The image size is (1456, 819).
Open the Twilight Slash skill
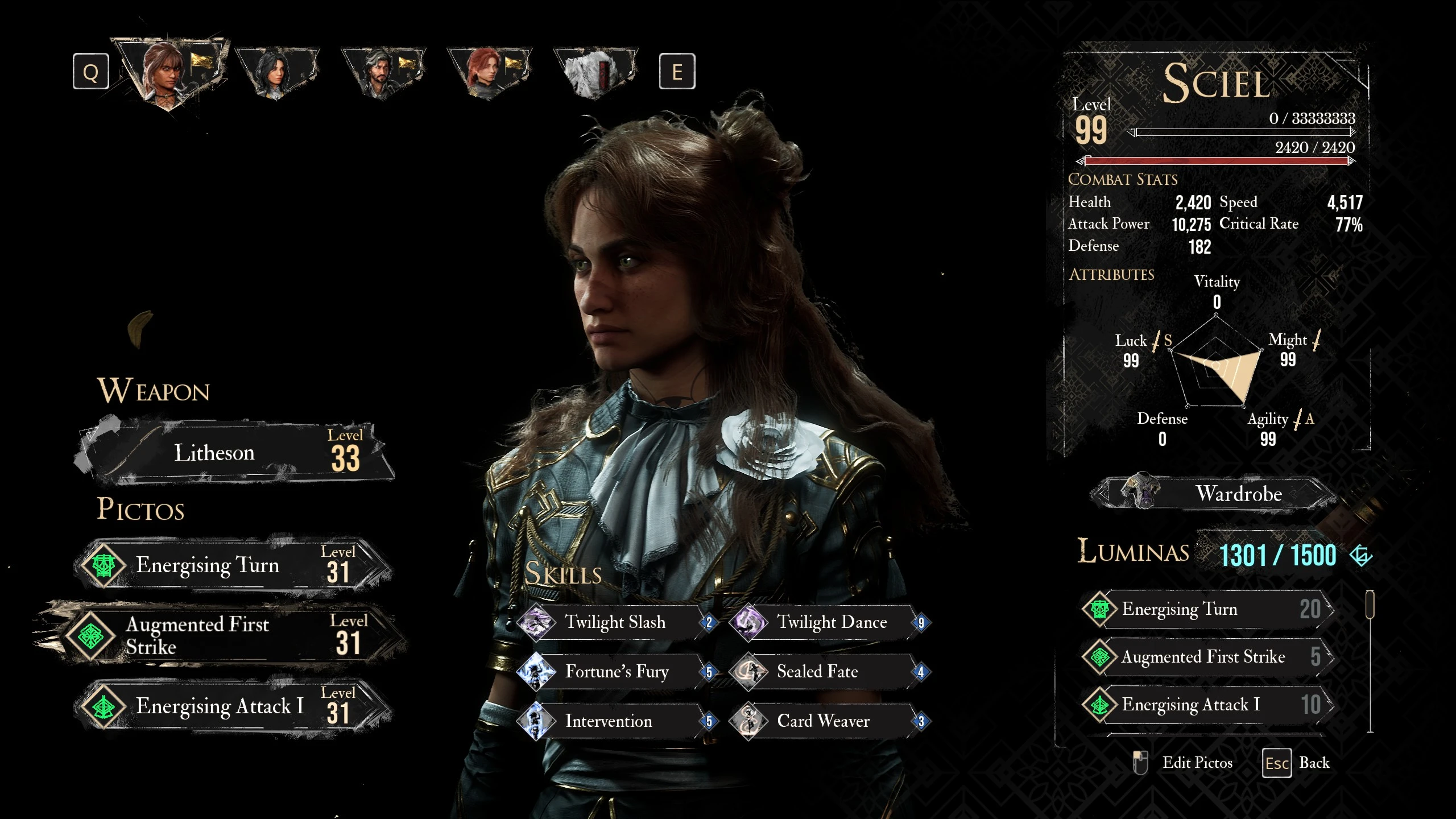point(614,622)
